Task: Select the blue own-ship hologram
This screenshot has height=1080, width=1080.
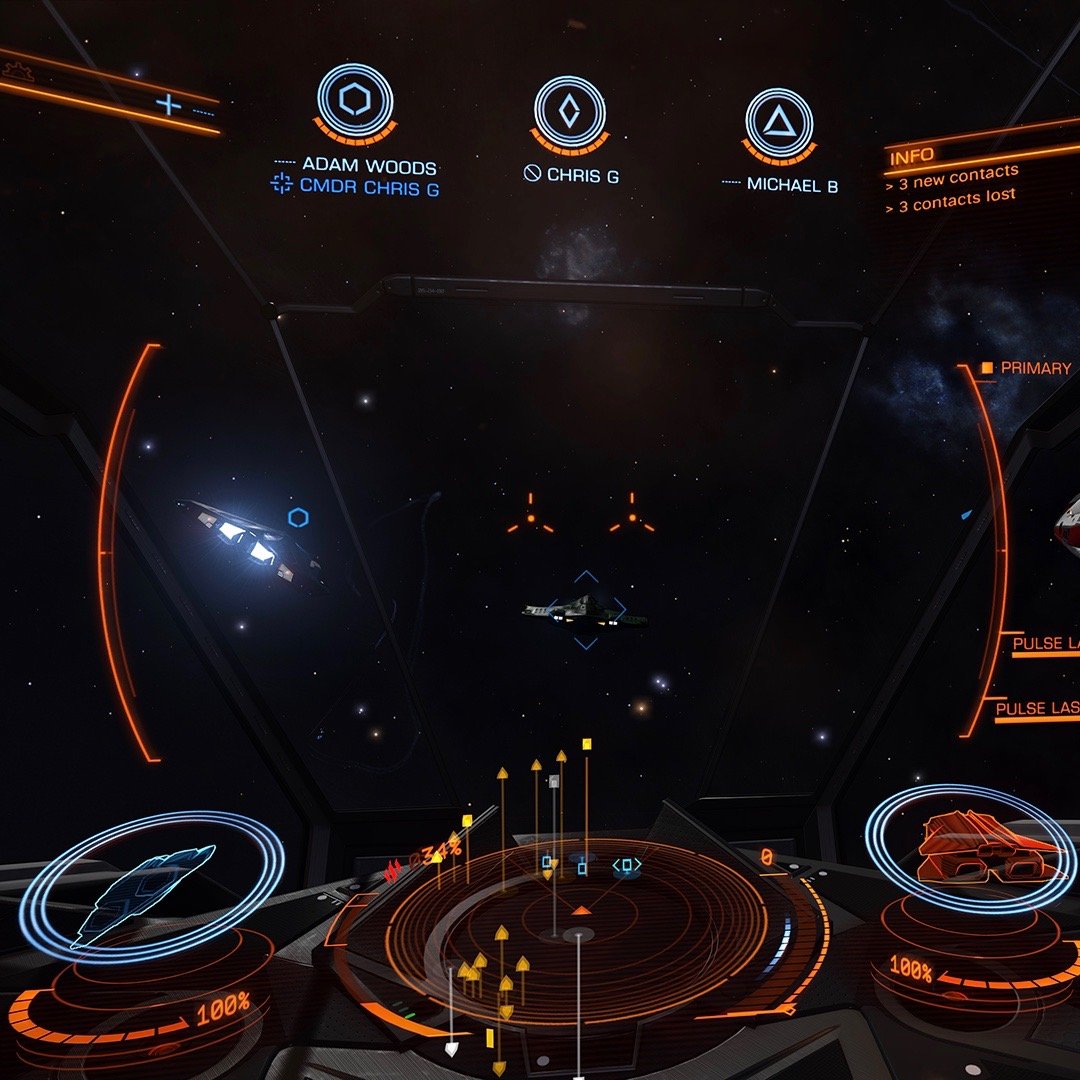Action: (x=150, y=888)
